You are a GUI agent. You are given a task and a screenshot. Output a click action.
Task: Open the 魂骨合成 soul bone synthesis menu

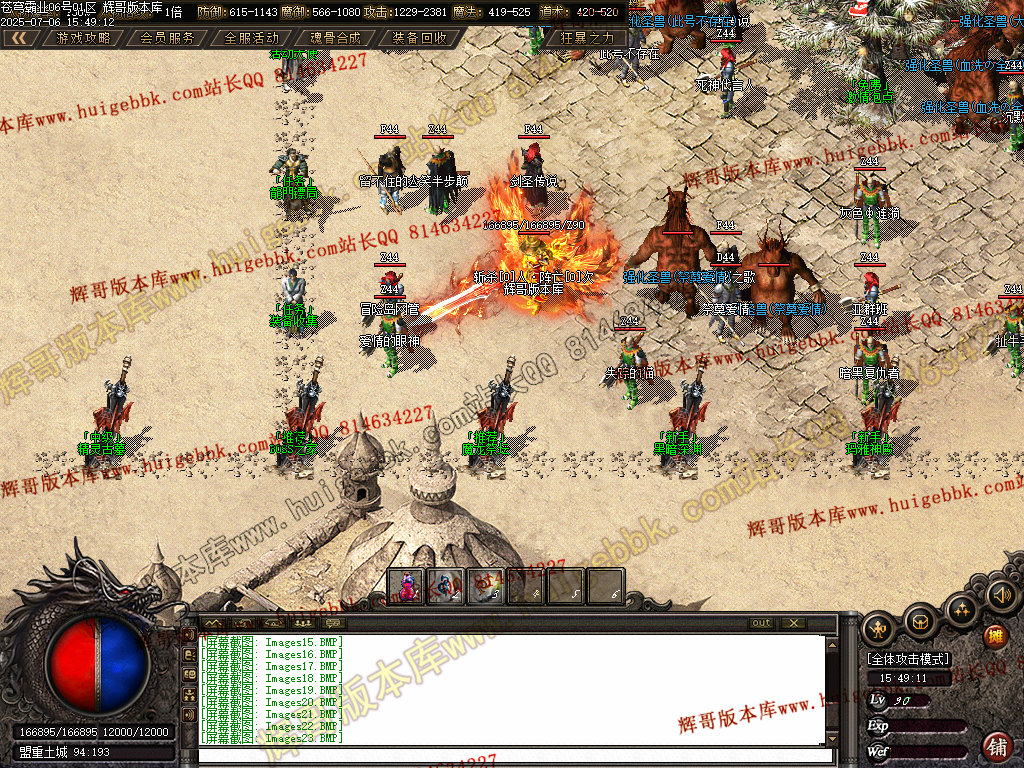pyautogui.click(x=335, y=38)
